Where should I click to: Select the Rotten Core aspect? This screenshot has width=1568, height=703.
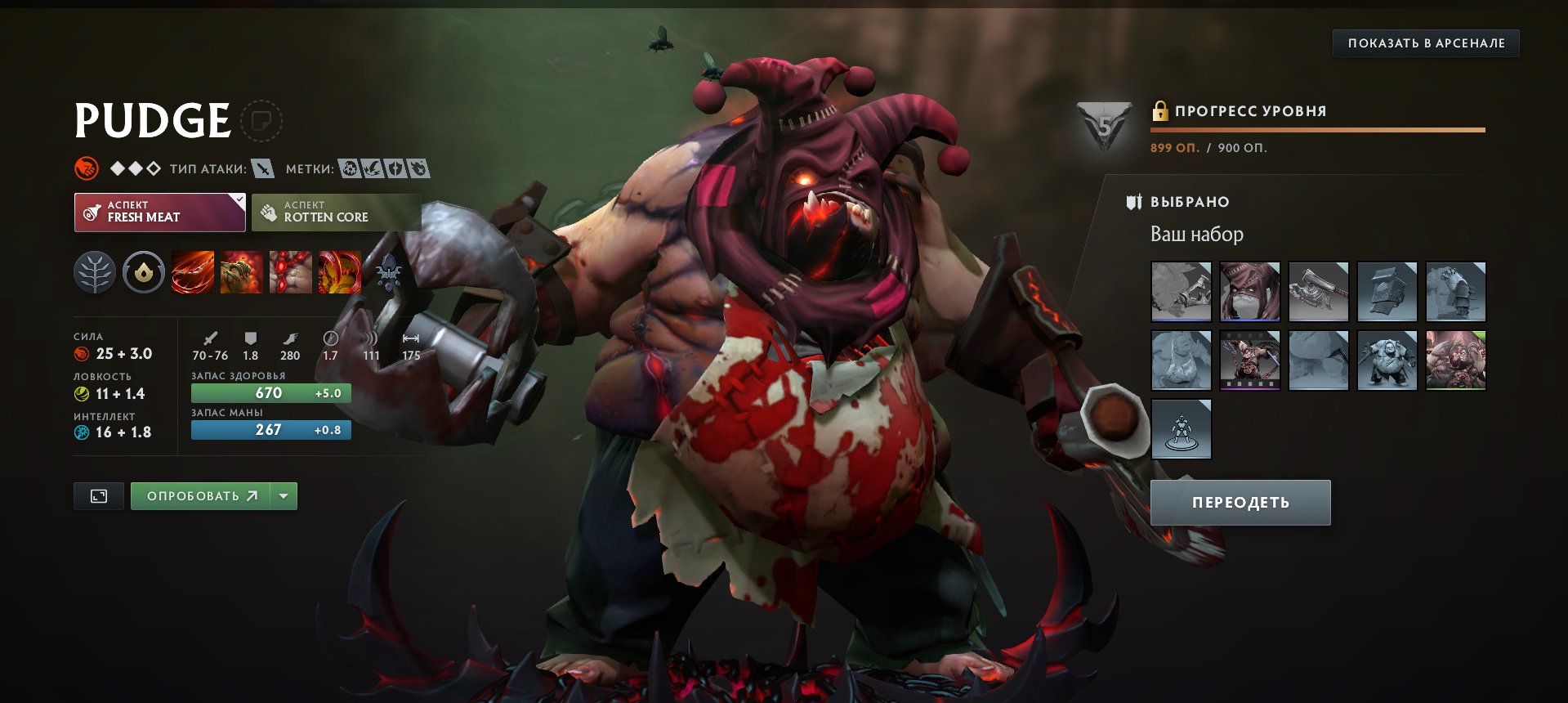[336, 212]
